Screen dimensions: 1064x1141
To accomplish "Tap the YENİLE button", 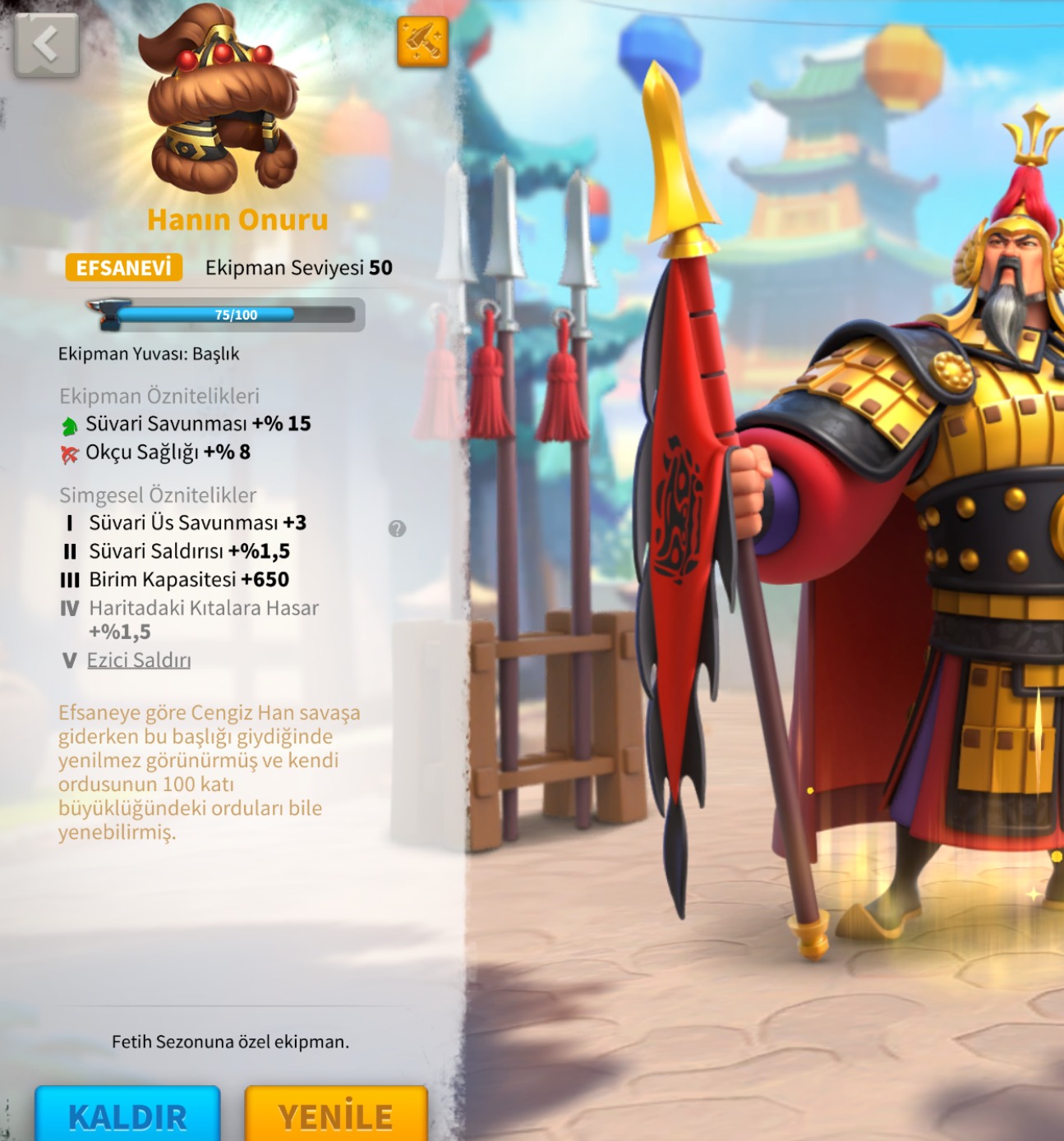I will [x=336, y=1115].
